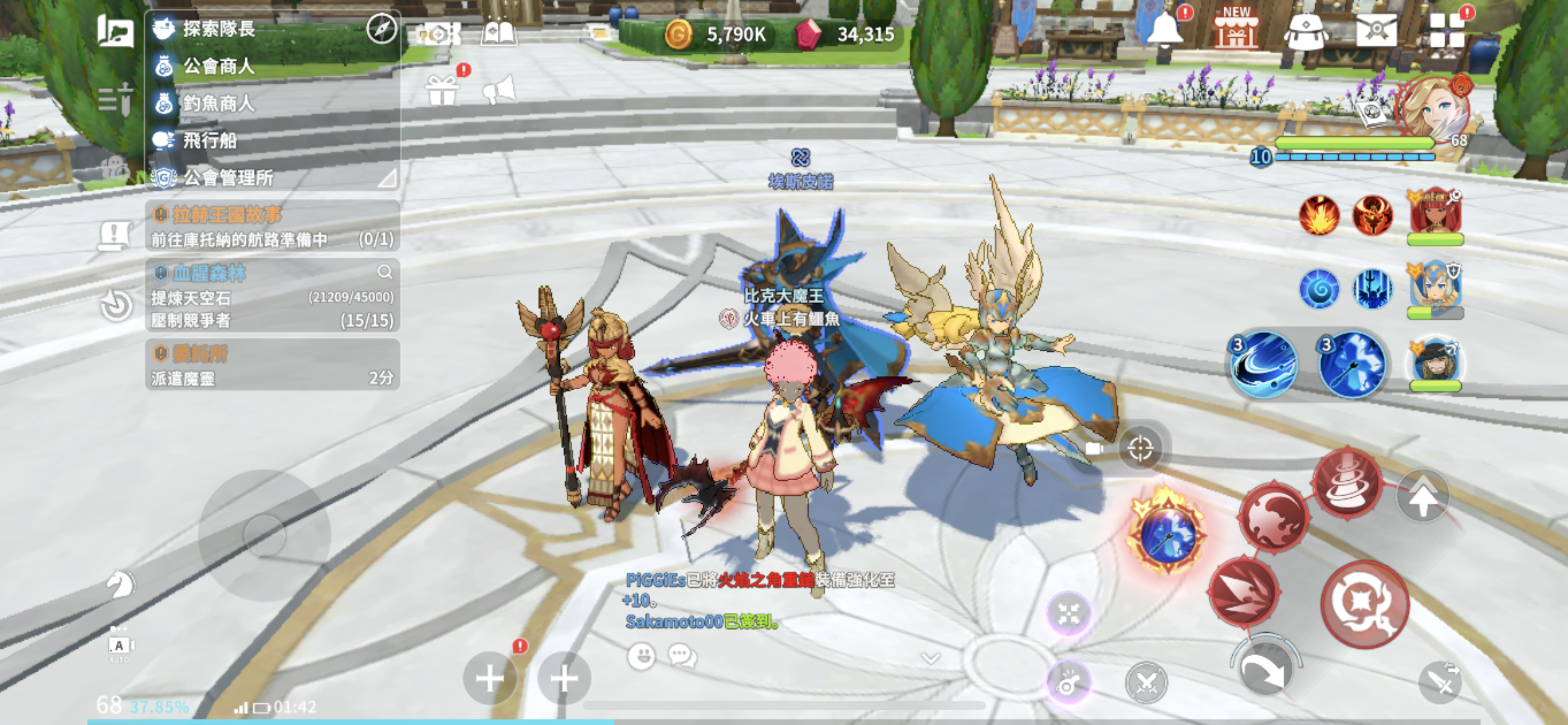Open the chat bubble button

682,656
